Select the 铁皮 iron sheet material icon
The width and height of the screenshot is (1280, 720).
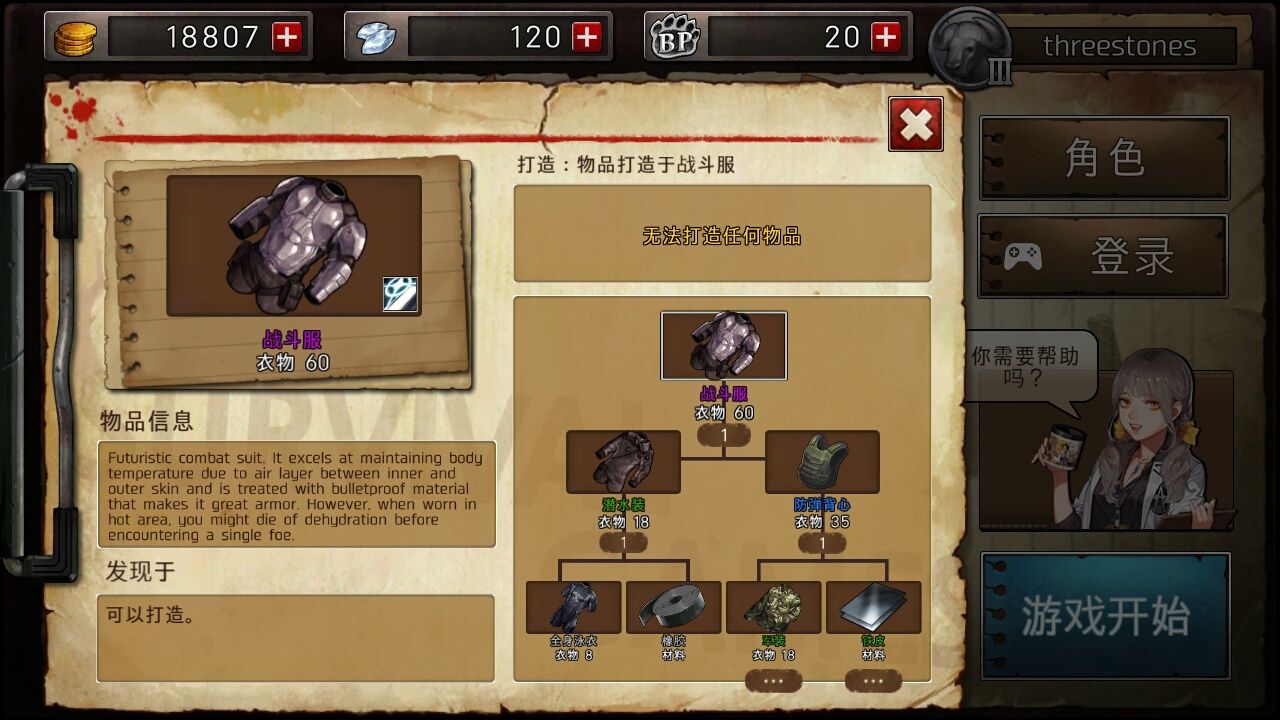(872, 606)
